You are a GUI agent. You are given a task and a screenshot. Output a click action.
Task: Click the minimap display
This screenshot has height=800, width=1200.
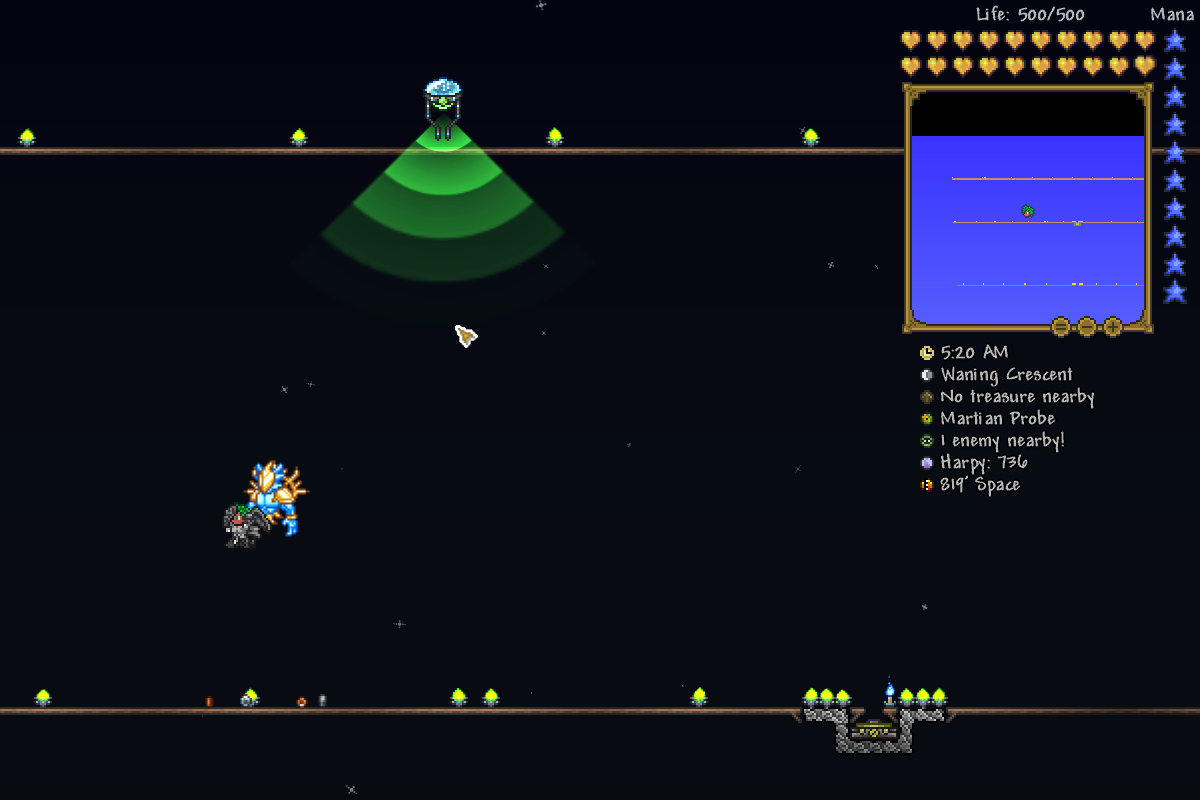point(1027,240)
